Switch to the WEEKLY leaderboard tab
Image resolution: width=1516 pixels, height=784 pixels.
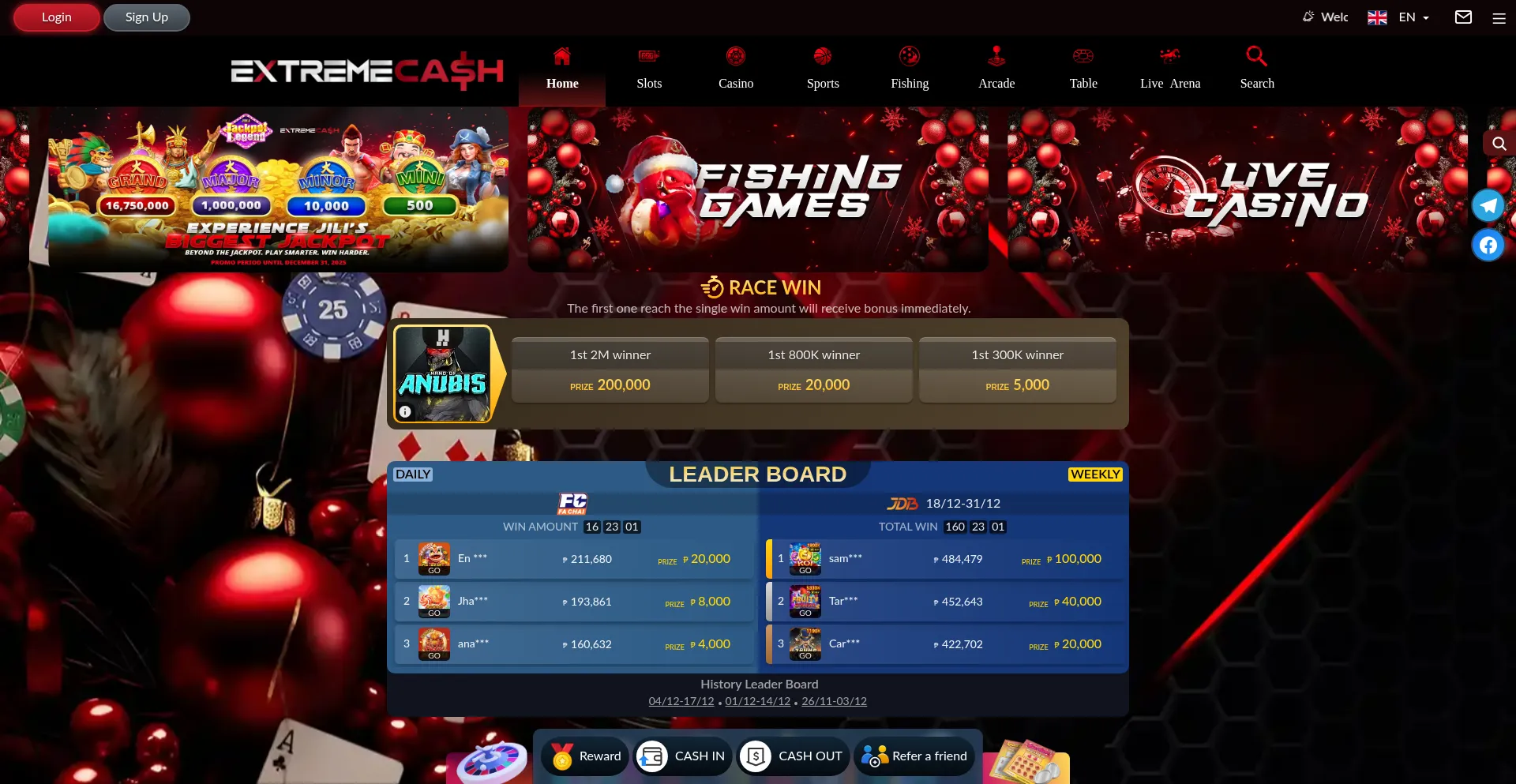[x=1095, y=474]
